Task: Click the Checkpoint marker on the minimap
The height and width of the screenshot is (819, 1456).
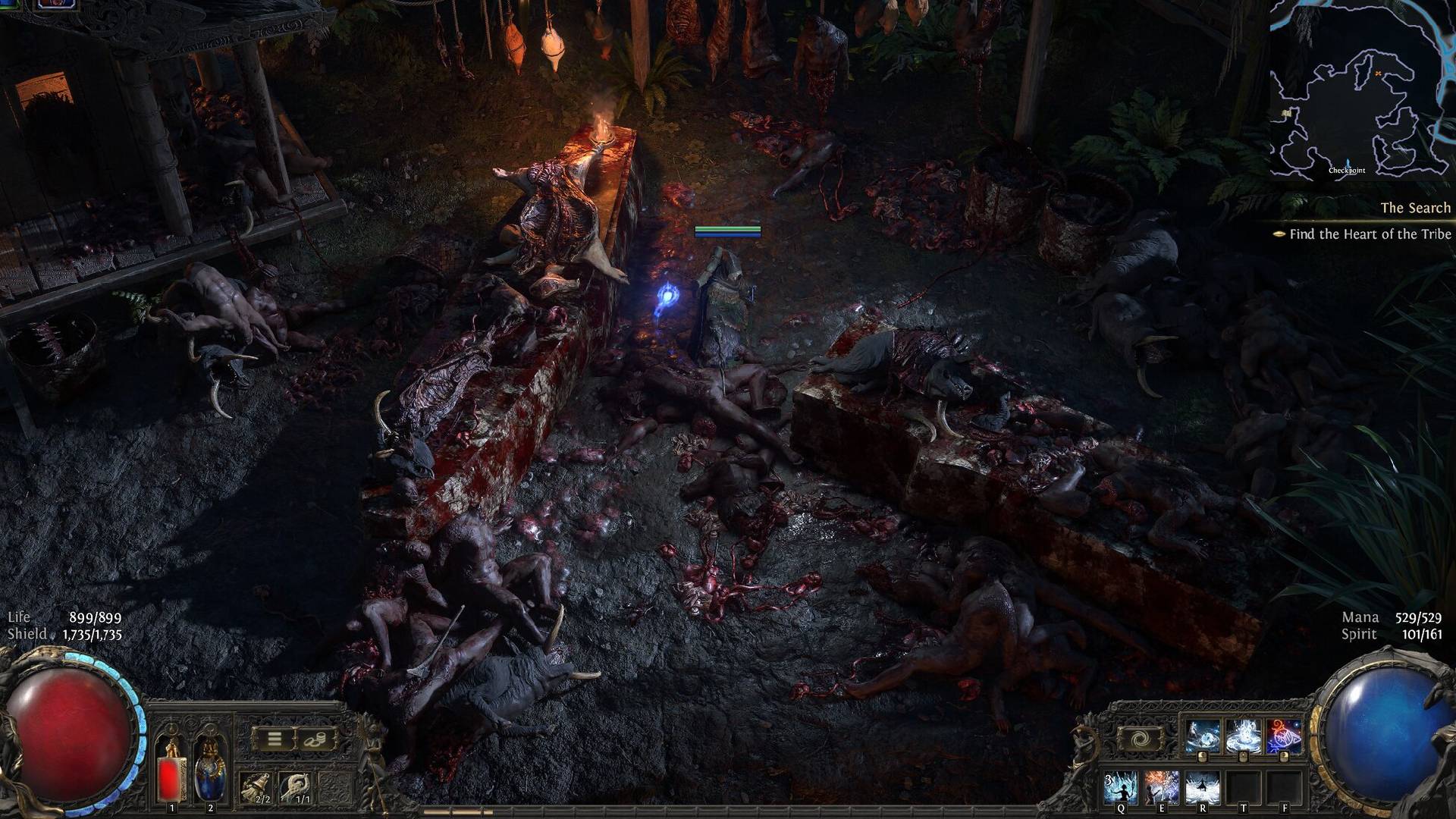Action: coord(1347,165)
